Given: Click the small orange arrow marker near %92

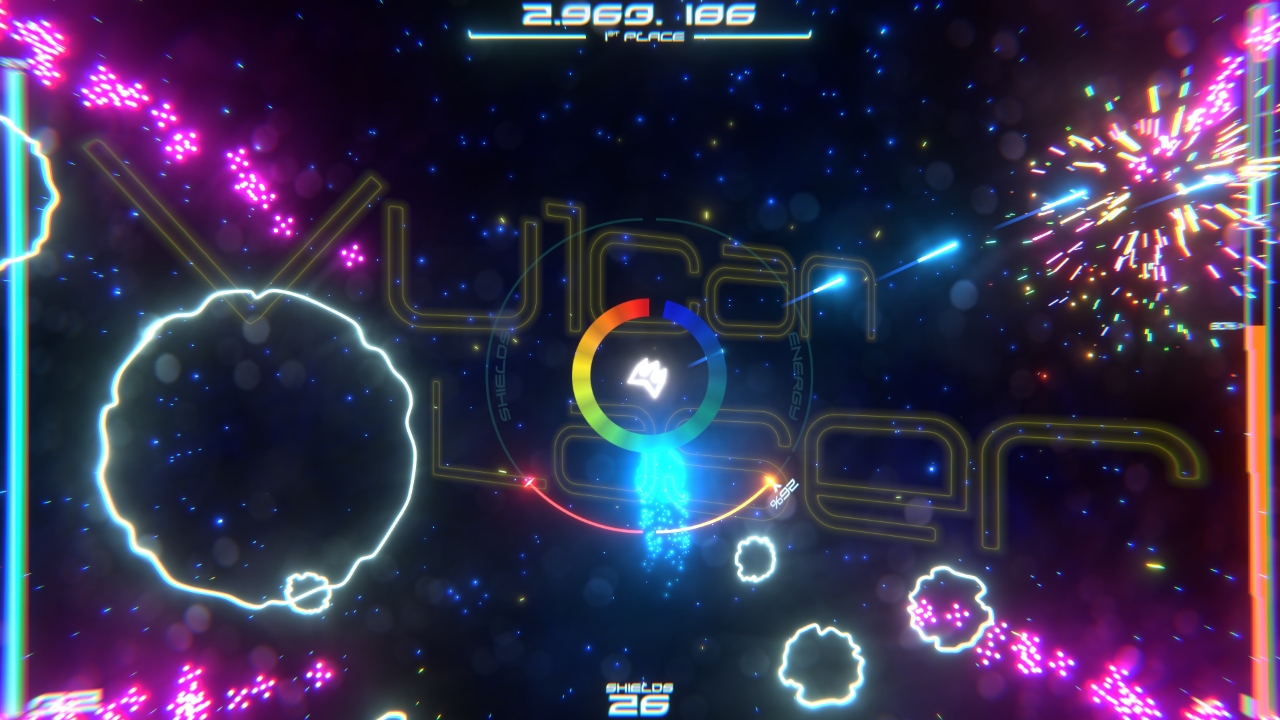Looking at the screenshot, I should click(x=770, y=482).
